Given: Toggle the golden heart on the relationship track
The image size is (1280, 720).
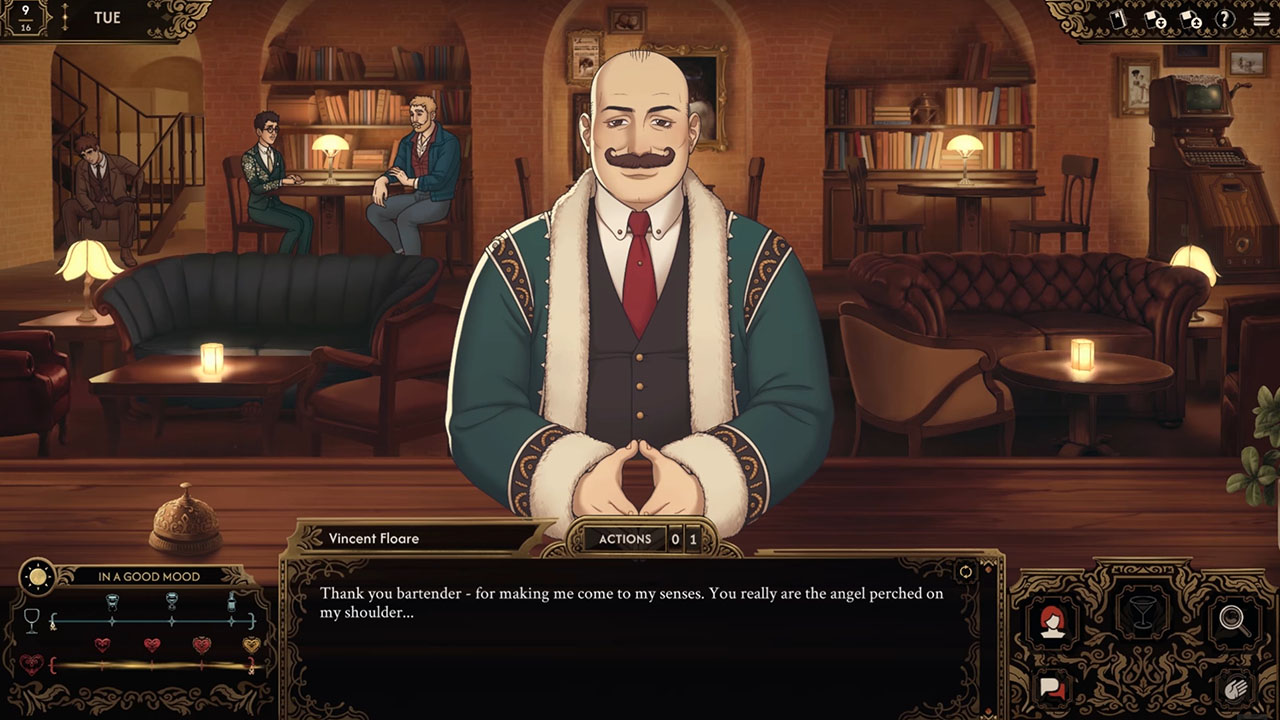Looking at the screenshot, I should (250, 645).
